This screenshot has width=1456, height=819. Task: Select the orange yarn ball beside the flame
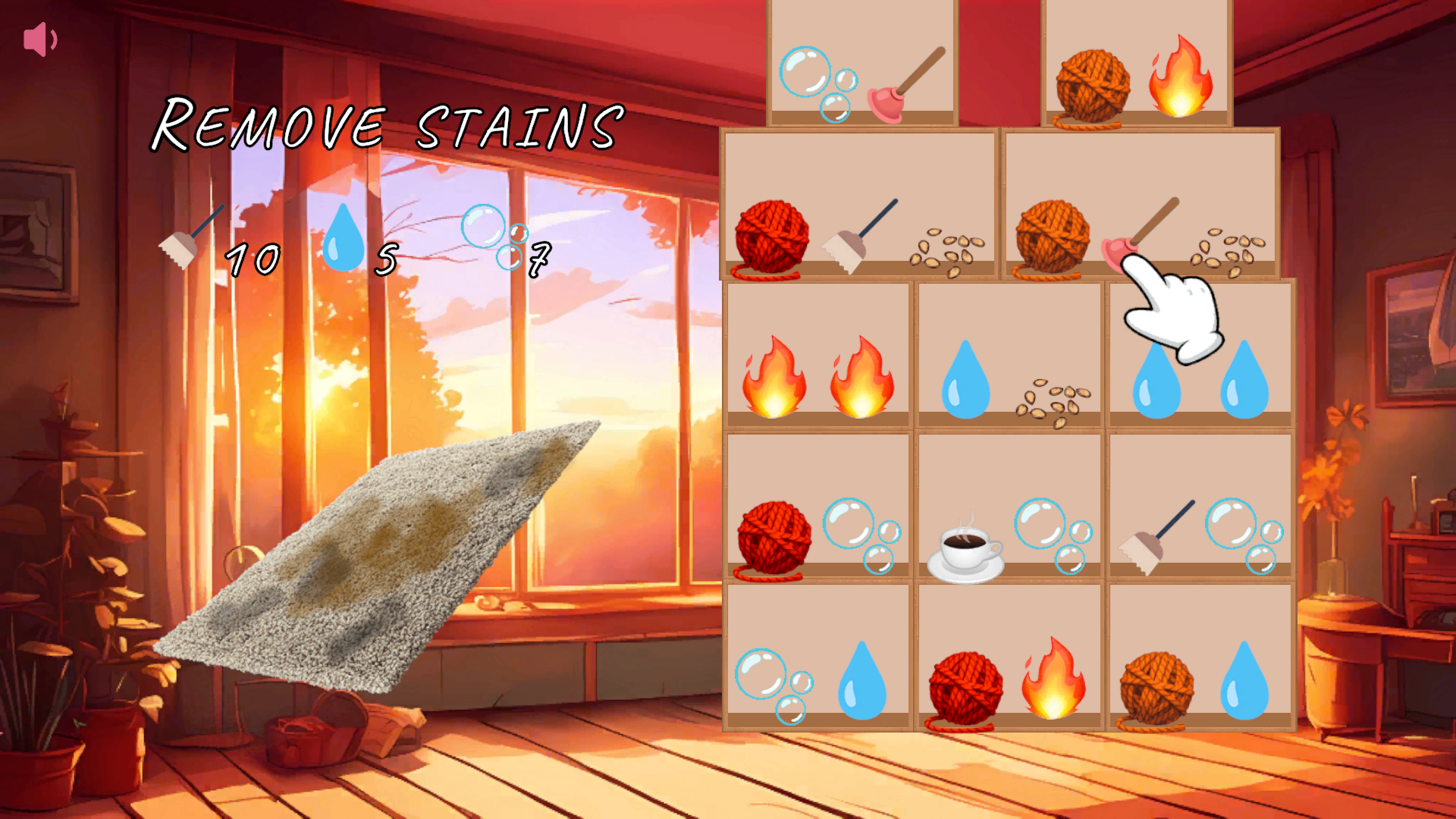coord(1092,83)
